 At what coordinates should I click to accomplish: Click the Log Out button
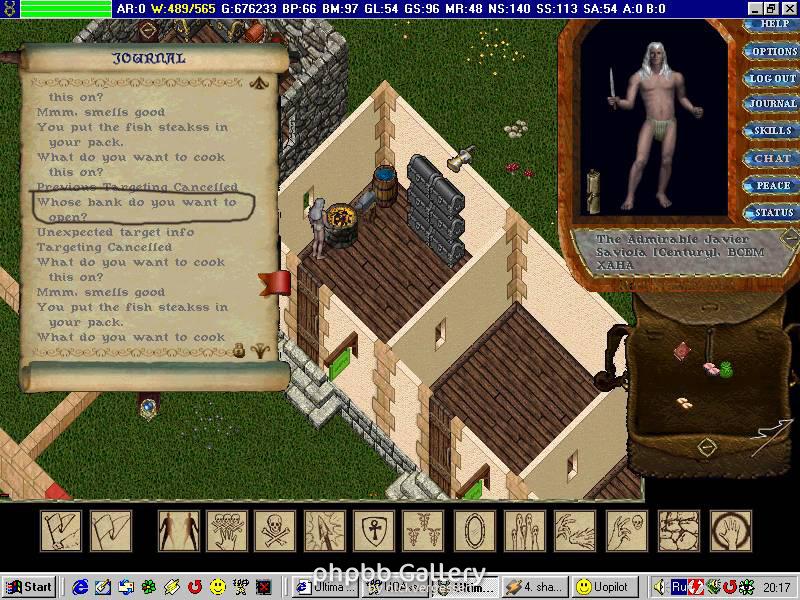coord(773,78)
